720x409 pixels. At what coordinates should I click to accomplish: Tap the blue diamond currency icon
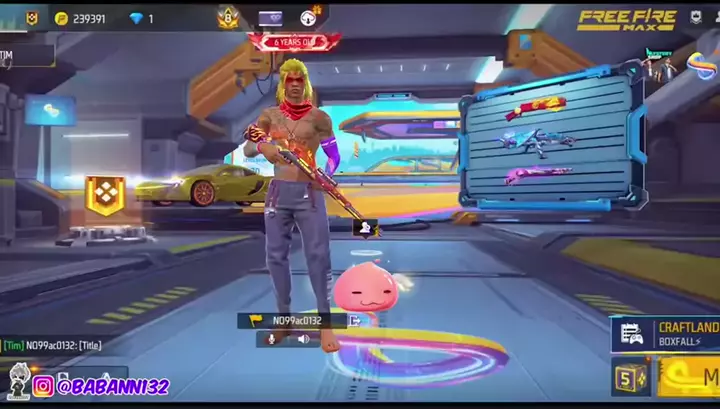pyautogui.click(x=136, y=18)
